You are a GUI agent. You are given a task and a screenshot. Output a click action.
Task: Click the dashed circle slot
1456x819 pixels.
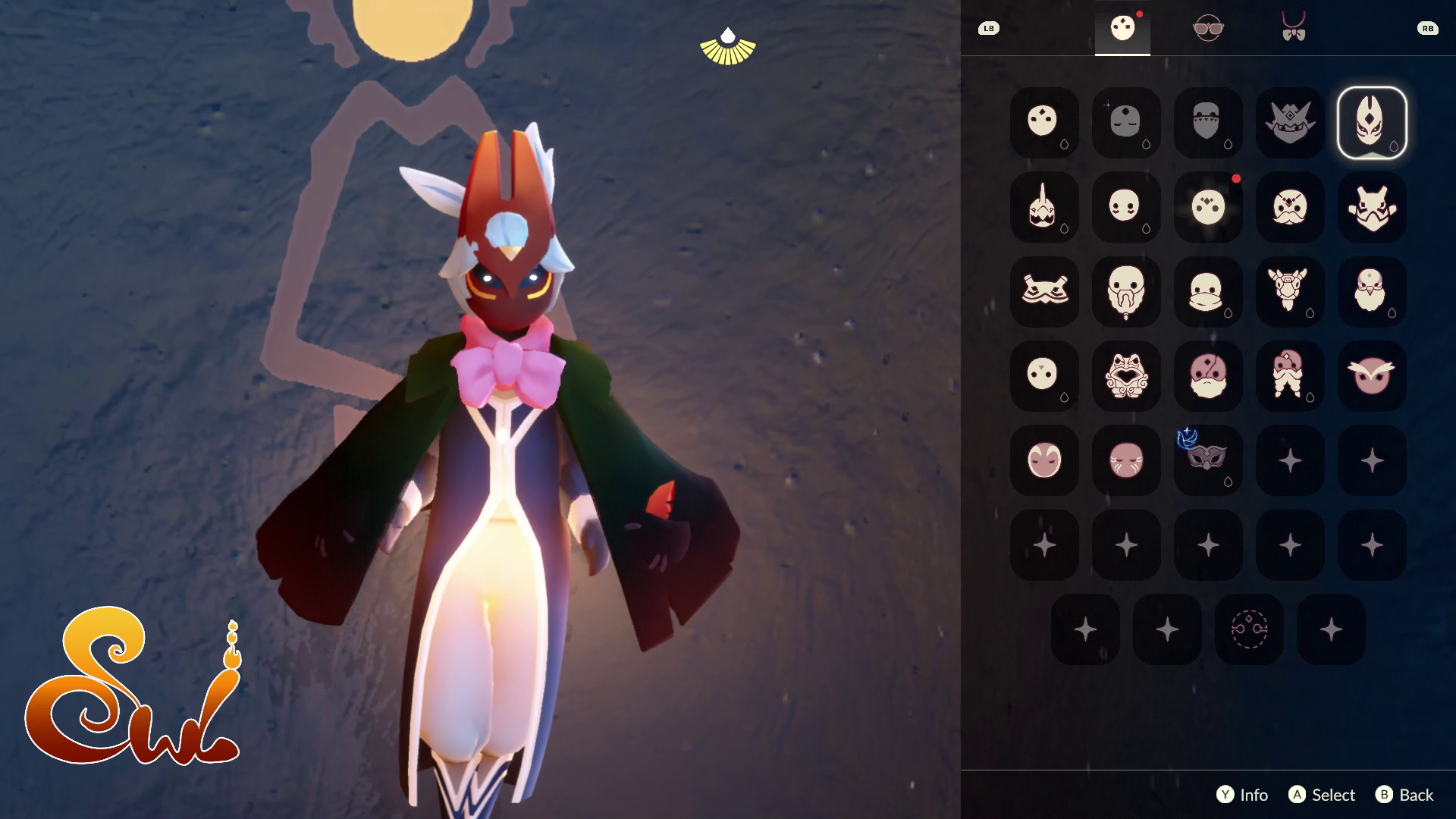(1248, 629)
